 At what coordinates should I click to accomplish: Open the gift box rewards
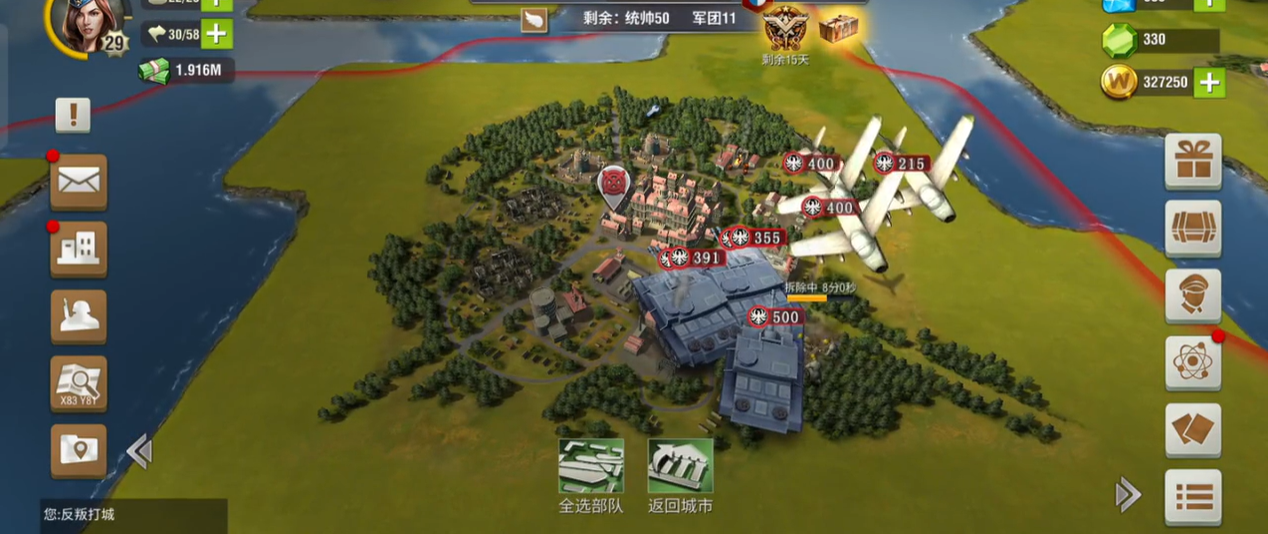point(1193,160)
